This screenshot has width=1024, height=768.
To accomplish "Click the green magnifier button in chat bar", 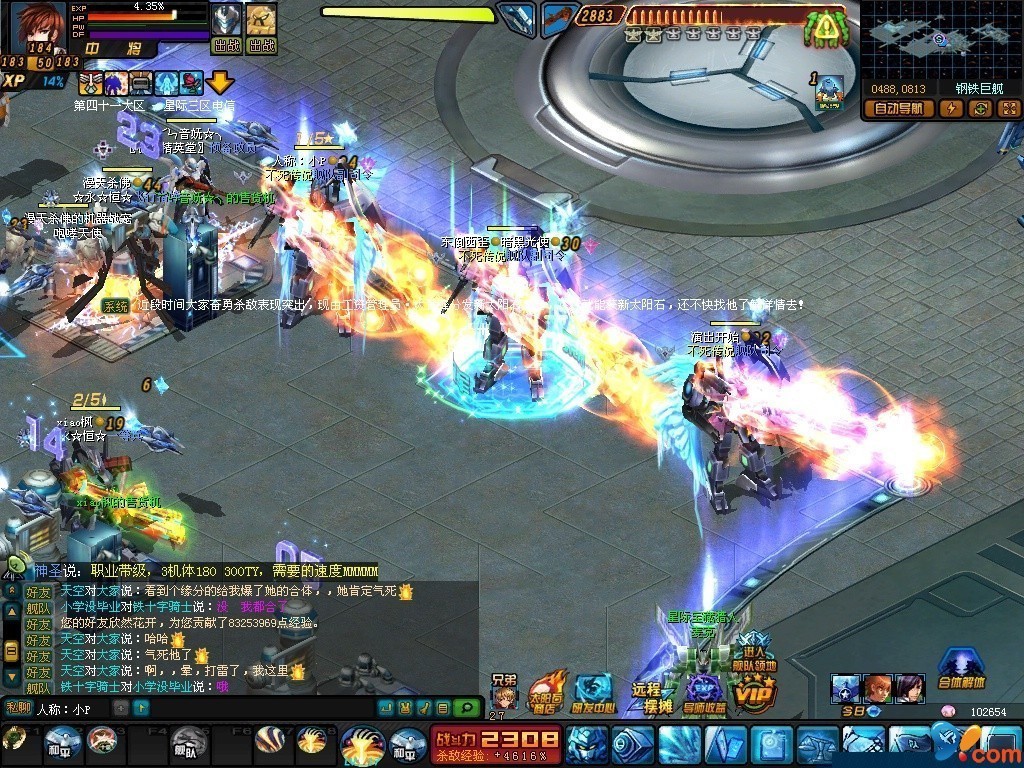I will click(x=467, y=708).
